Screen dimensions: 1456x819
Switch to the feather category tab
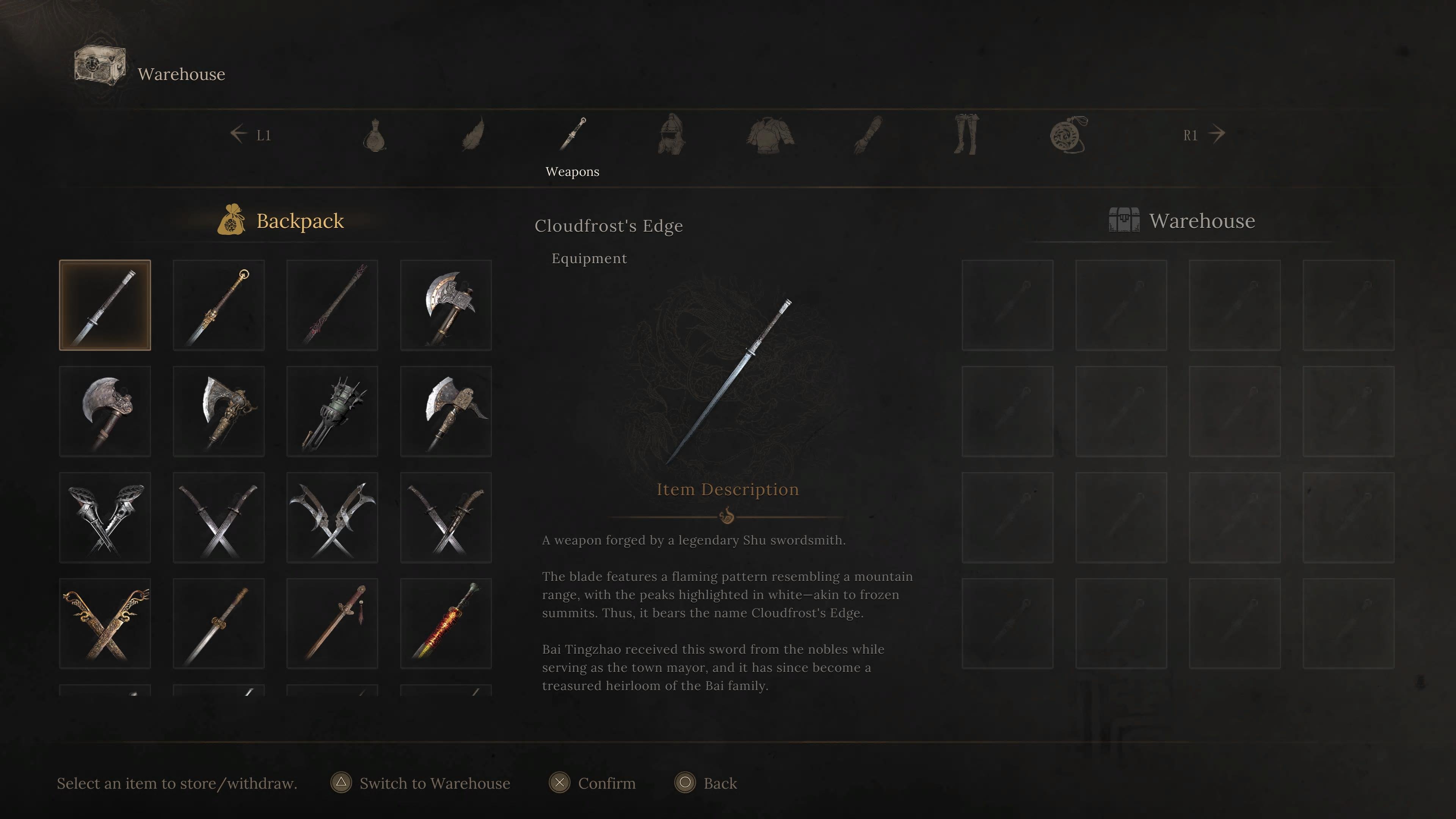[x=473, y=135]
